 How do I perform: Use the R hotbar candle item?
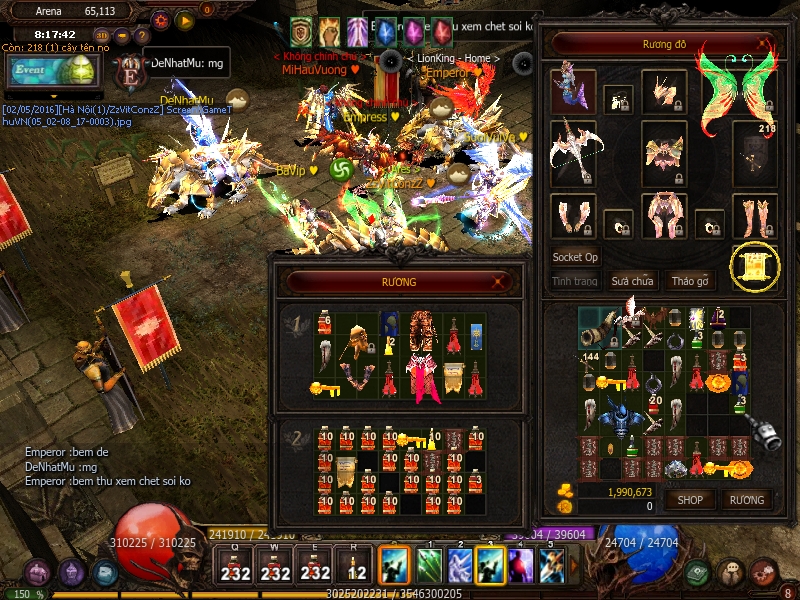pyautogui.click(x=354, y=566)
